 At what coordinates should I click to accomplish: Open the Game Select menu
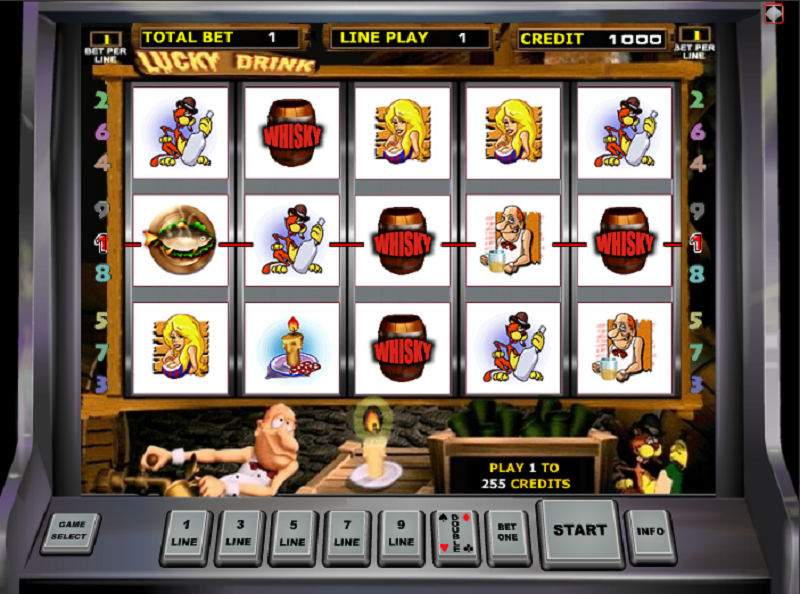point(70,531)
